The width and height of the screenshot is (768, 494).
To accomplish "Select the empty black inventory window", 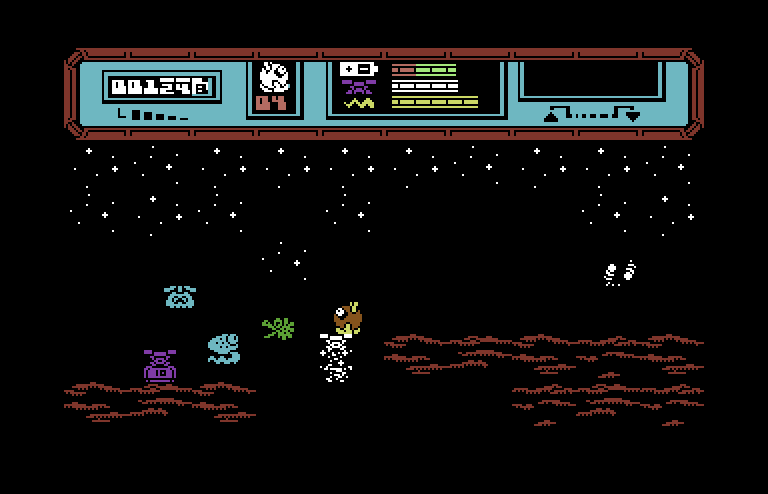I will 590,78.
